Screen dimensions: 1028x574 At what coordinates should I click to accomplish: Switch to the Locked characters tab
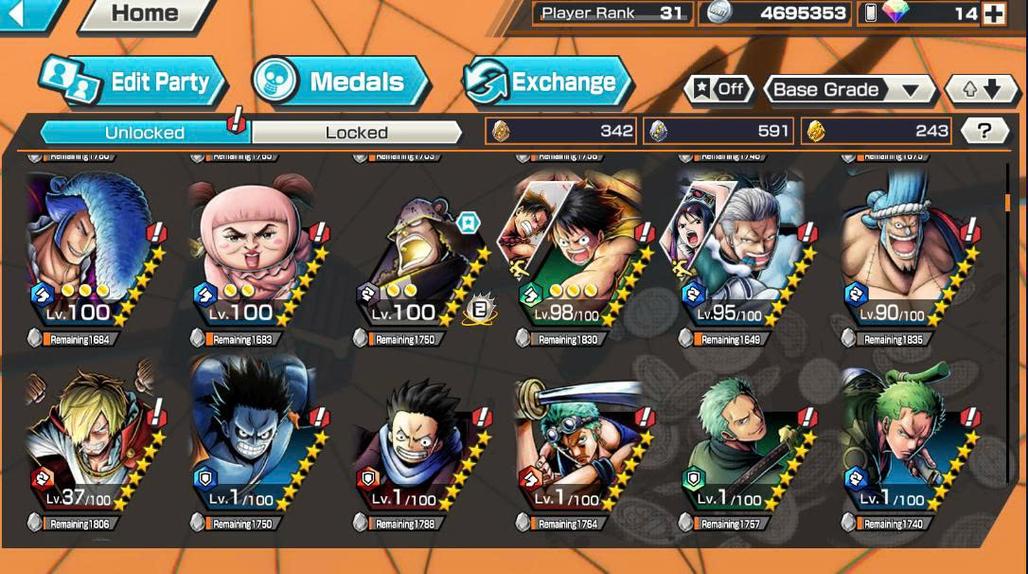click(356, 132)
